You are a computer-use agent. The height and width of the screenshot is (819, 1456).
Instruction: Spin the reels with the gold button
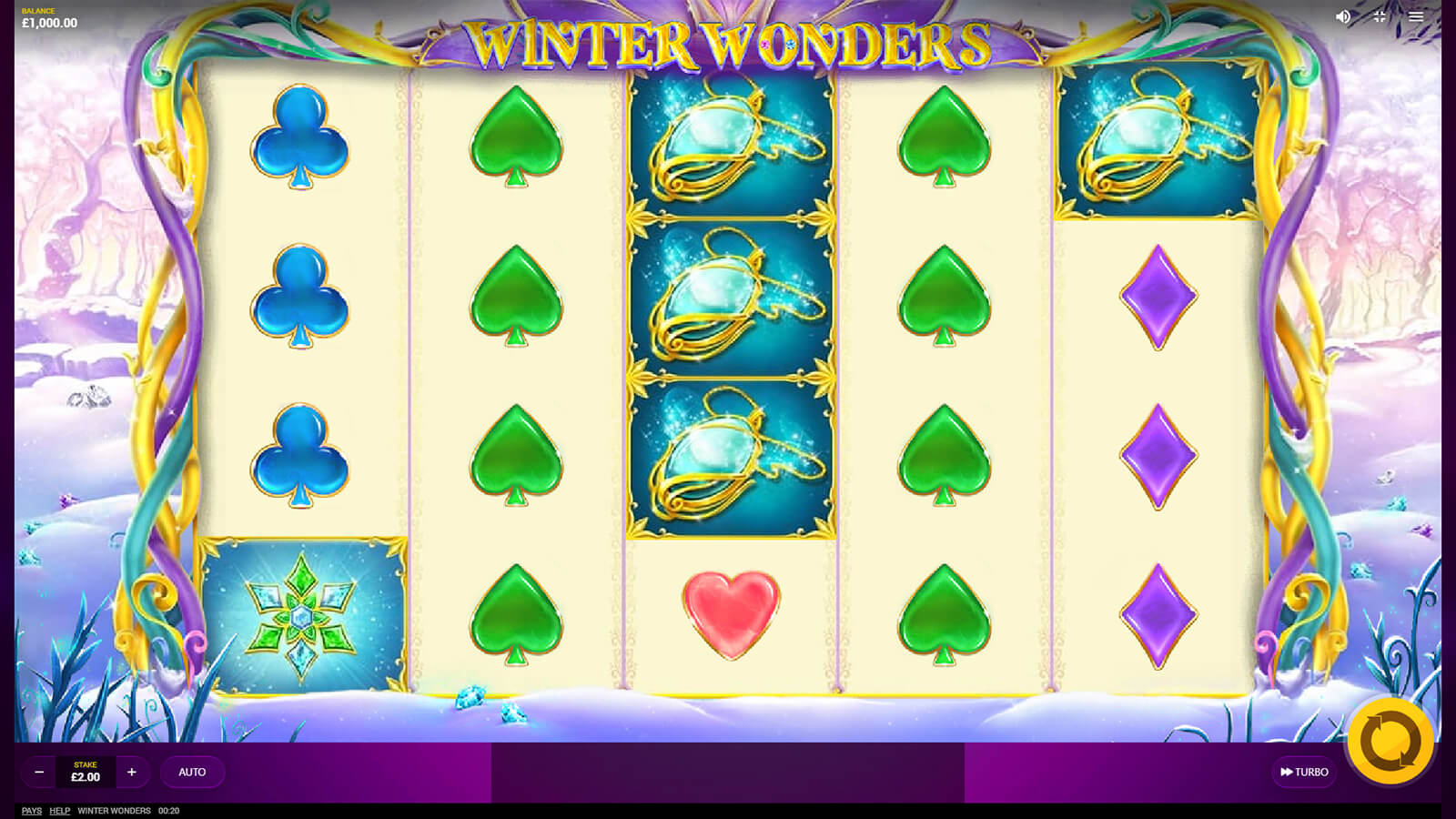(1390, 741)
